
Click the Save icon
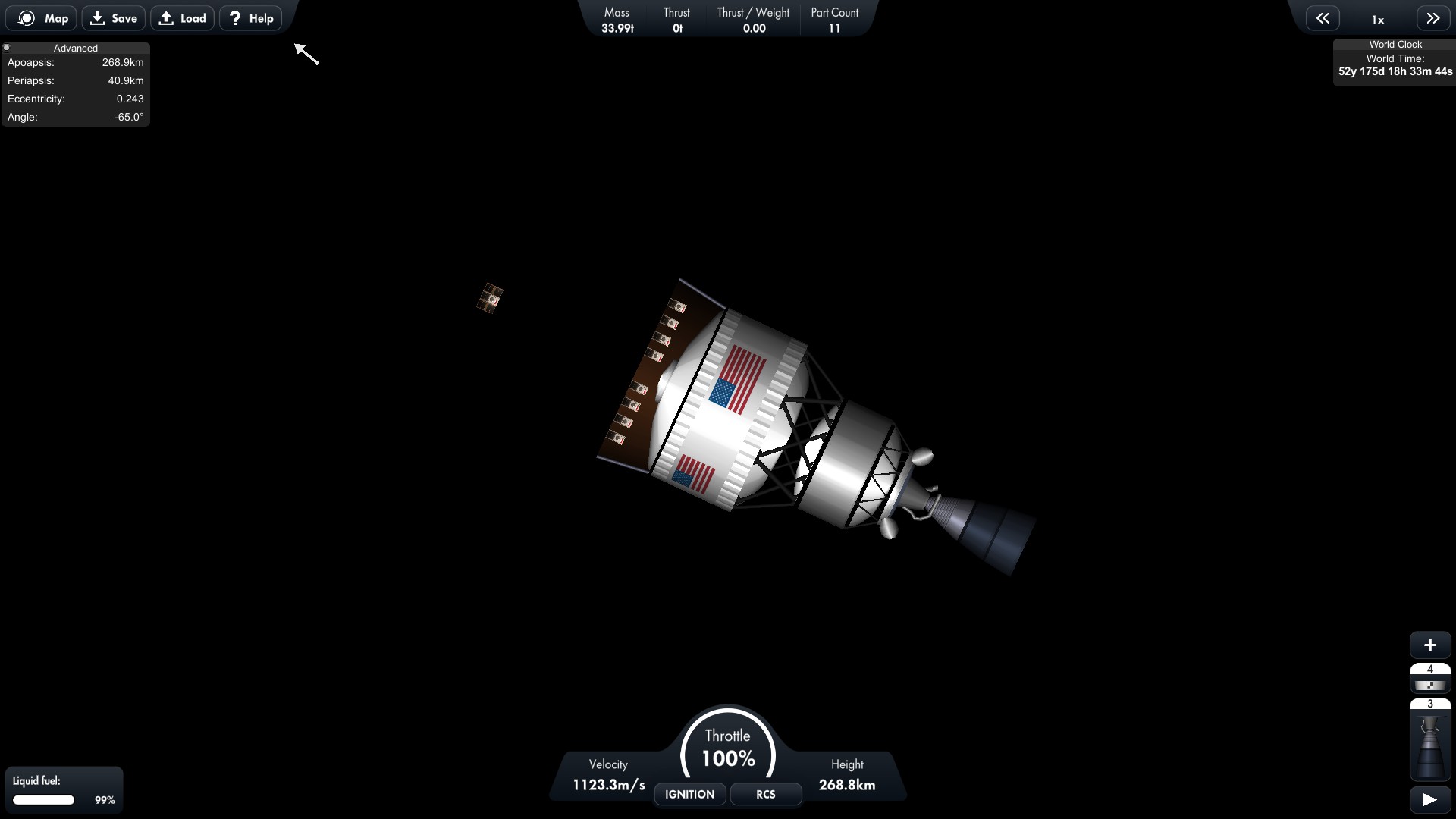(x=97, y=17)
